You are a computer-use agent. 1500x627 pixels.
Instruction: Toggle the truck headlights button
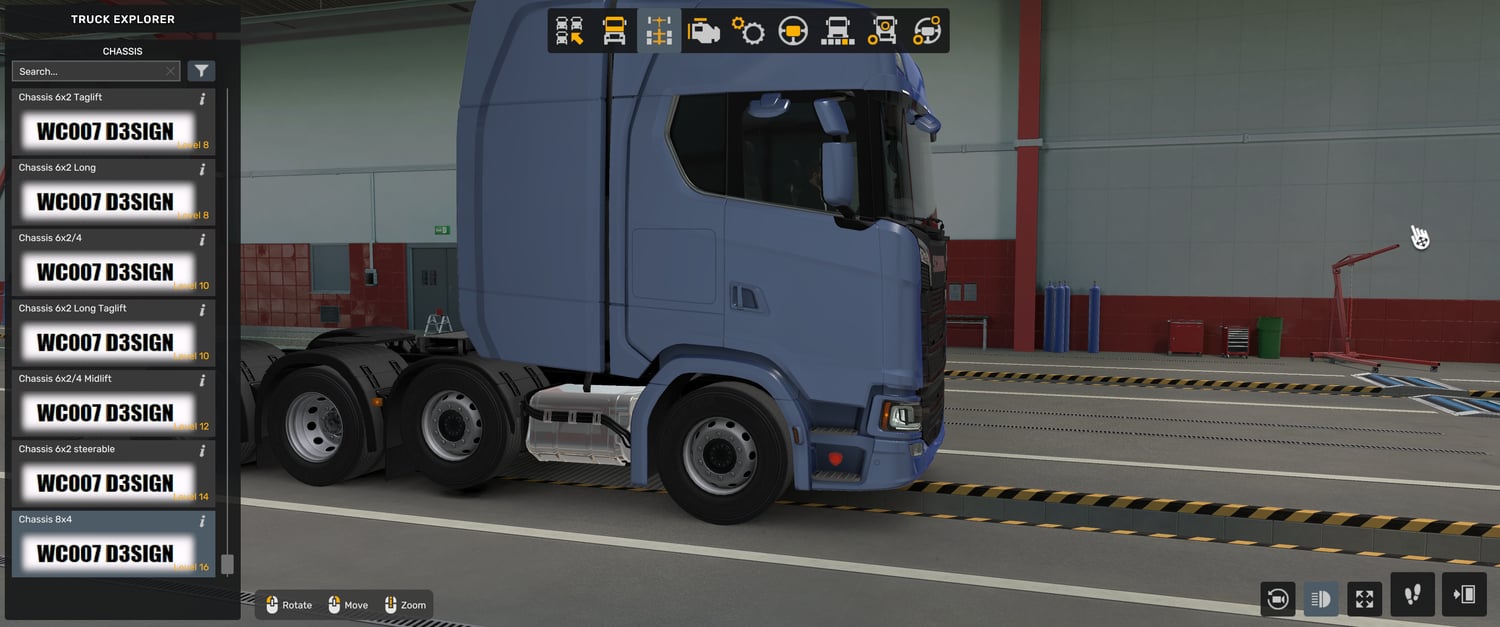click(x=1320, y=599)
